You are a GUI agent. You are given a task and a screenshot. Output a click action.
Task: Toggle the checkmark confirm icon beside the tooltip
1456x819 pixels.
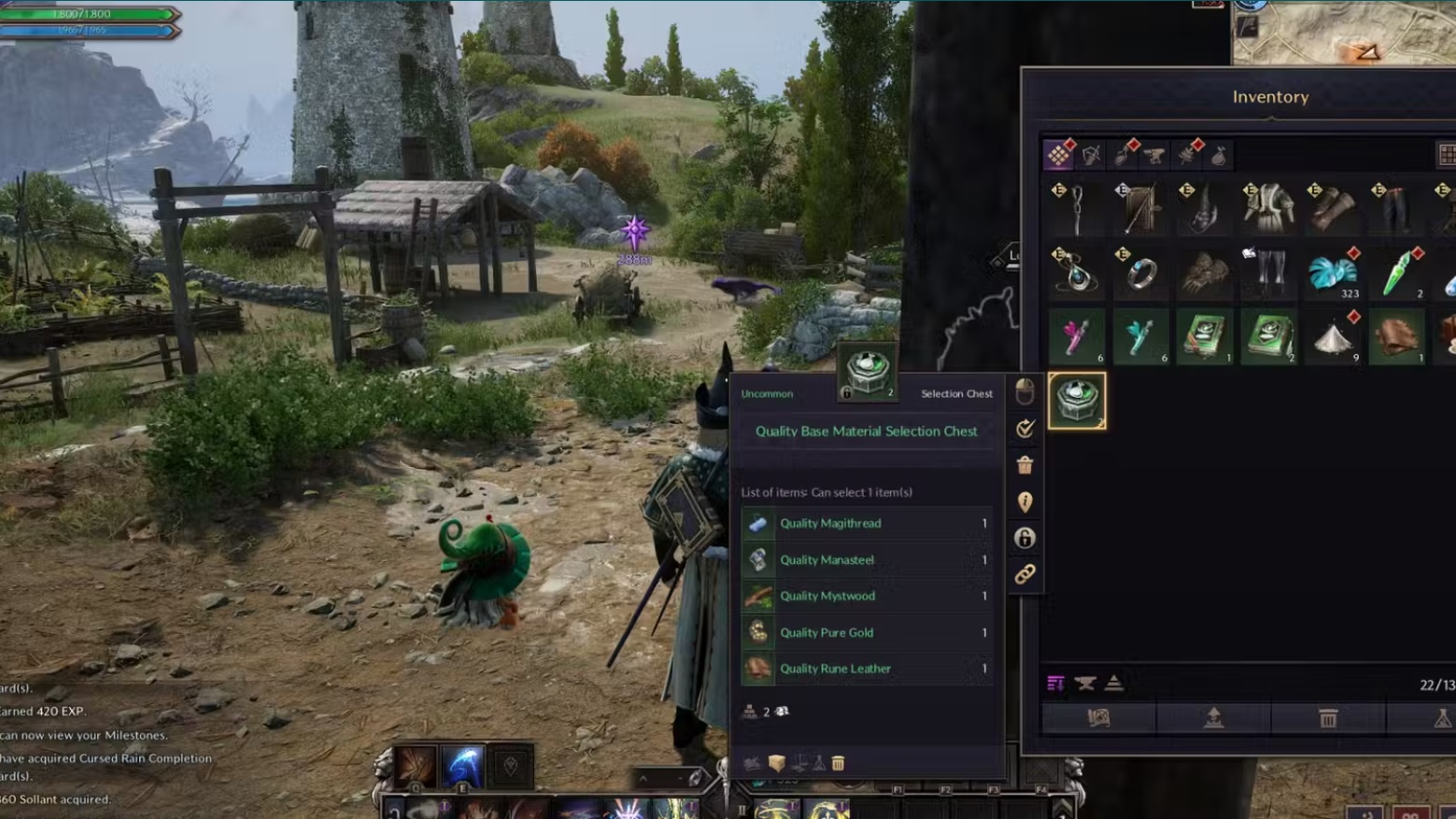pos(1025,428)
